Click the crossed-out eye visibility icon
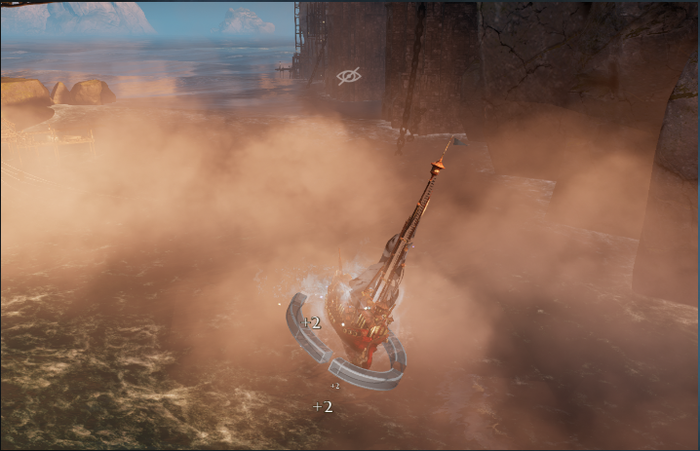 coord(348,76)
